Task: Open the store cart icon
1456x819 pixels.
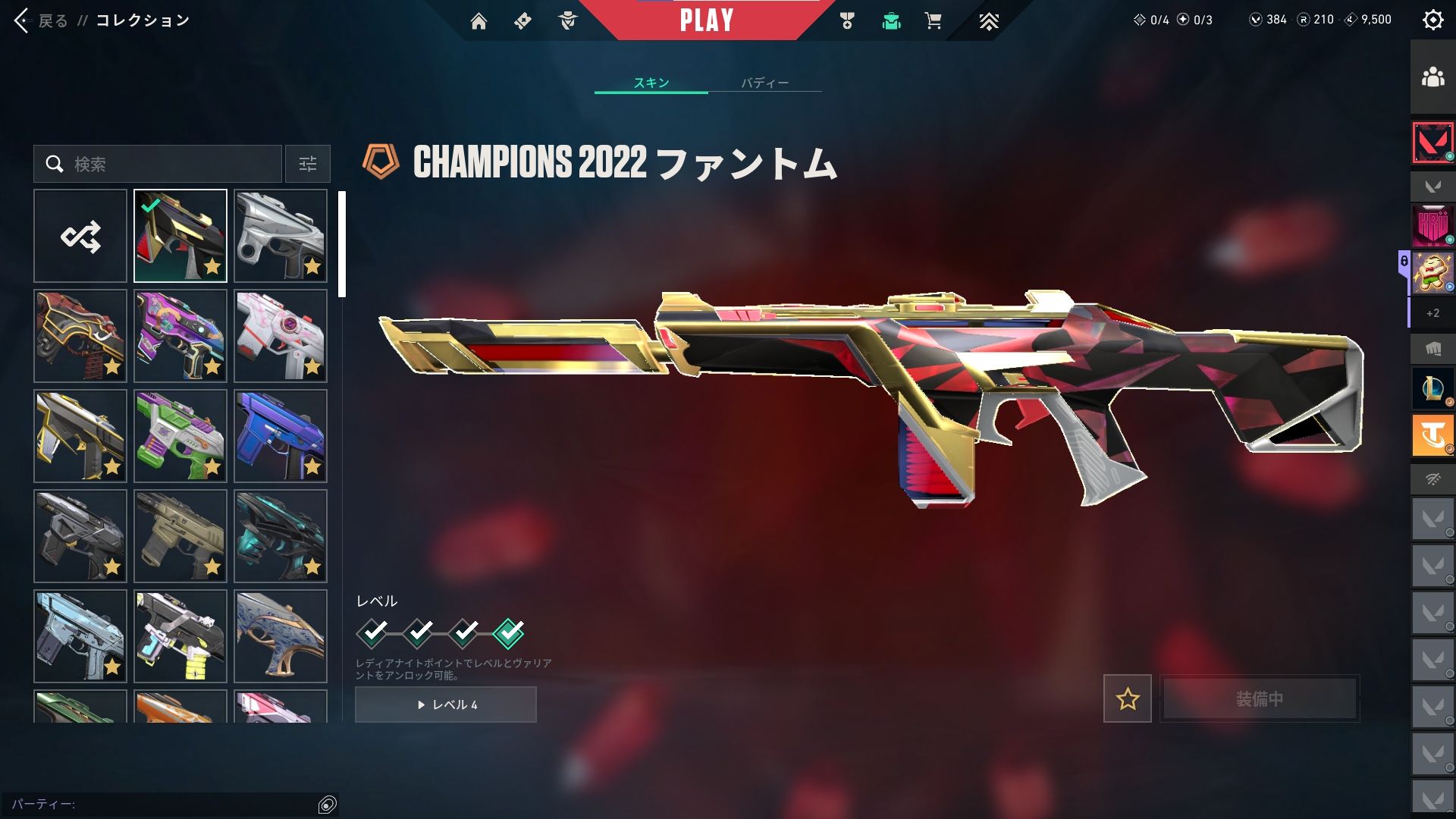Action: 933,21
